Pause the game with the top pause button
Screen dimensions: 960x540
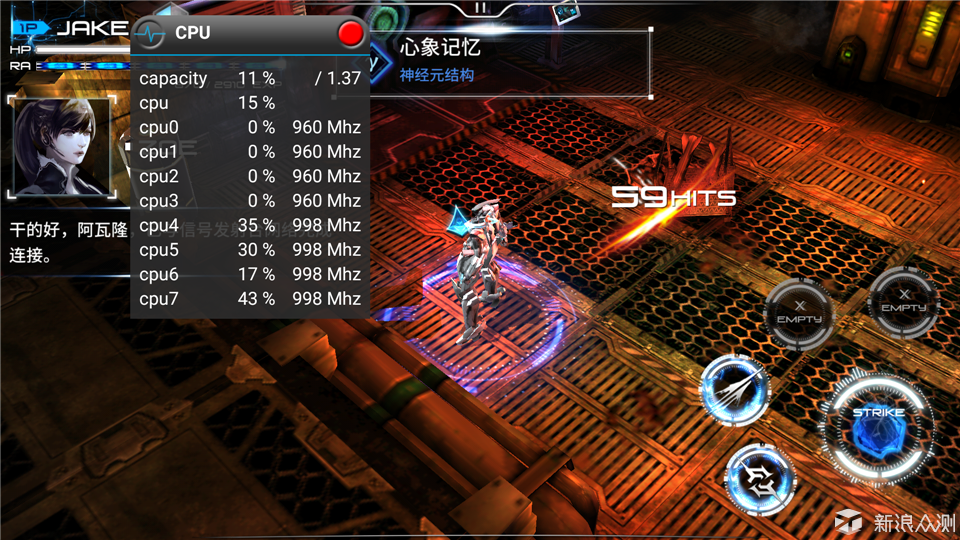click(481, 7)
